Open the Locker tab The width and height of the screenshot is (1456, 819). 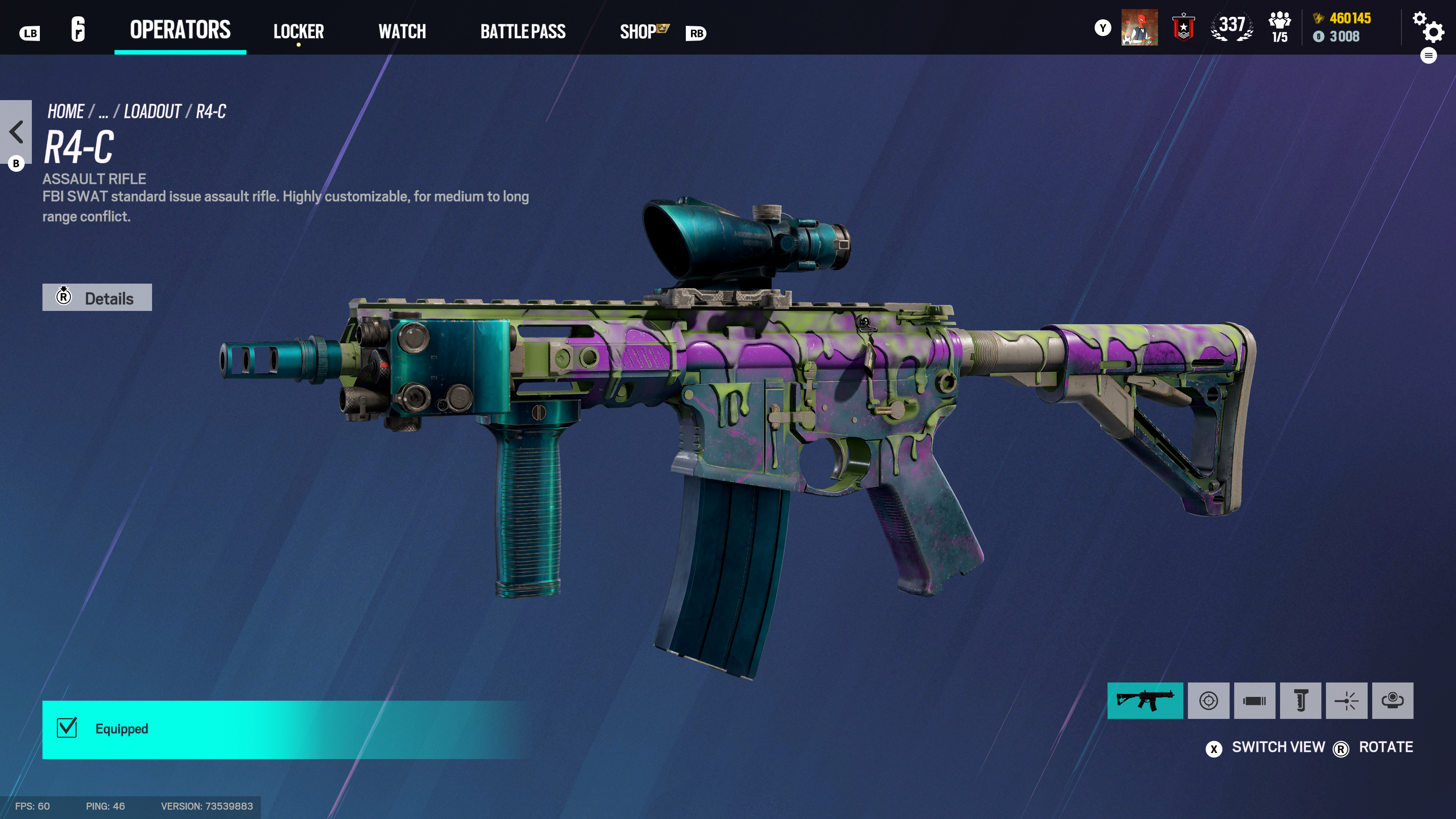point(298,31)
